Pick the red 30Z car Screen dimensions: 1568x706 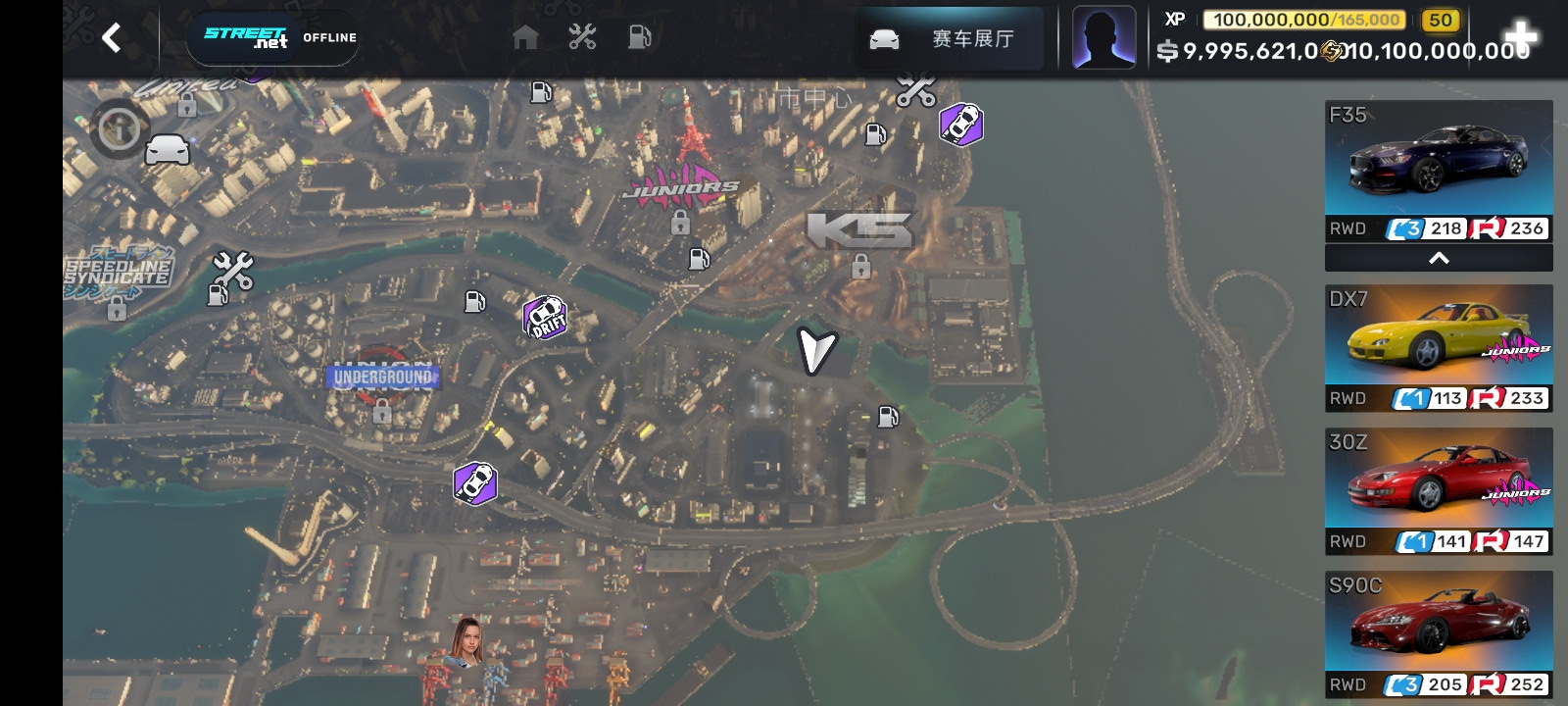[1438, 490]
